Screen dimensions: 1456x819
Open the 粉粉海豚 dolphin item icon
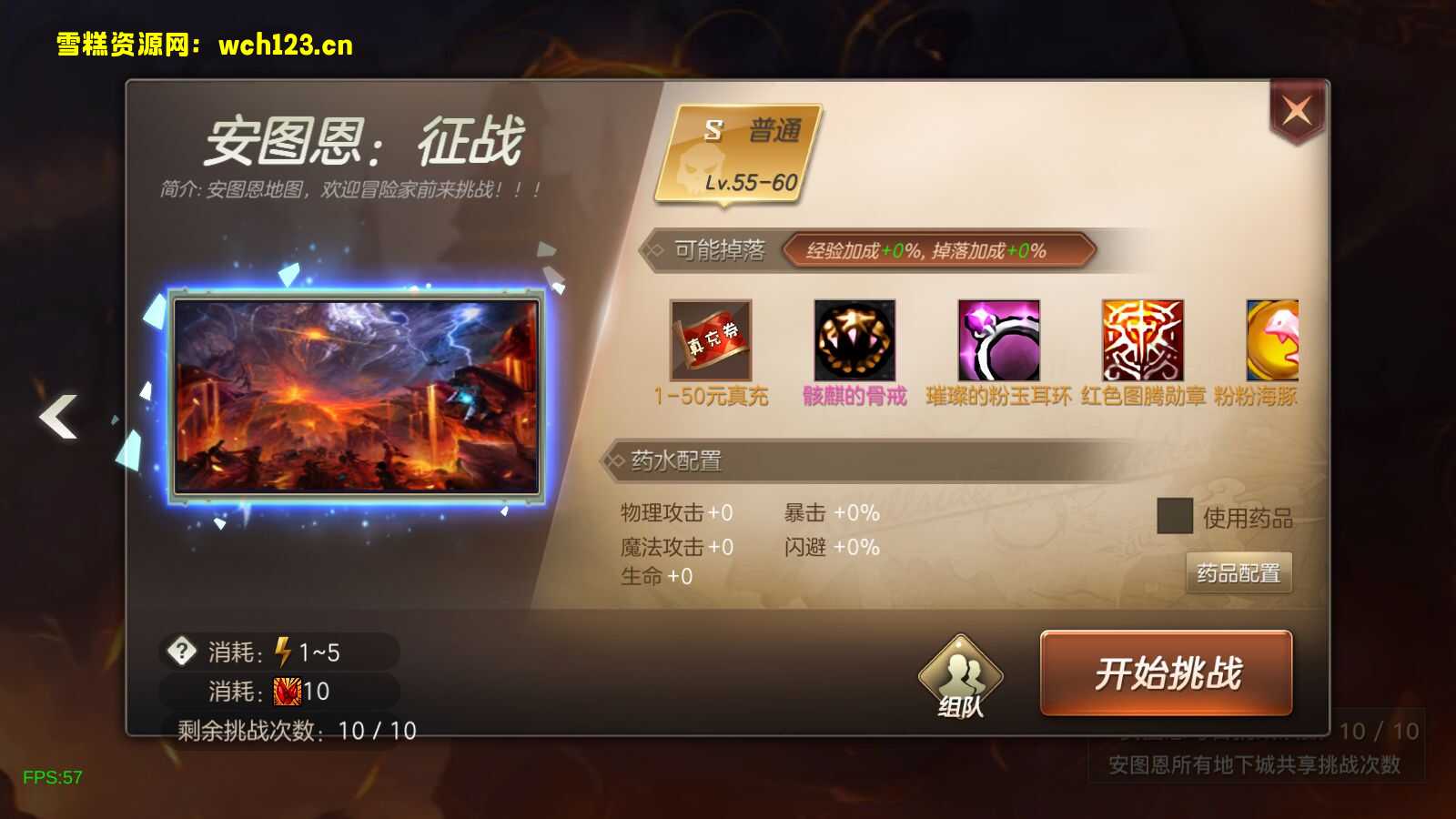coord(1272,341)
